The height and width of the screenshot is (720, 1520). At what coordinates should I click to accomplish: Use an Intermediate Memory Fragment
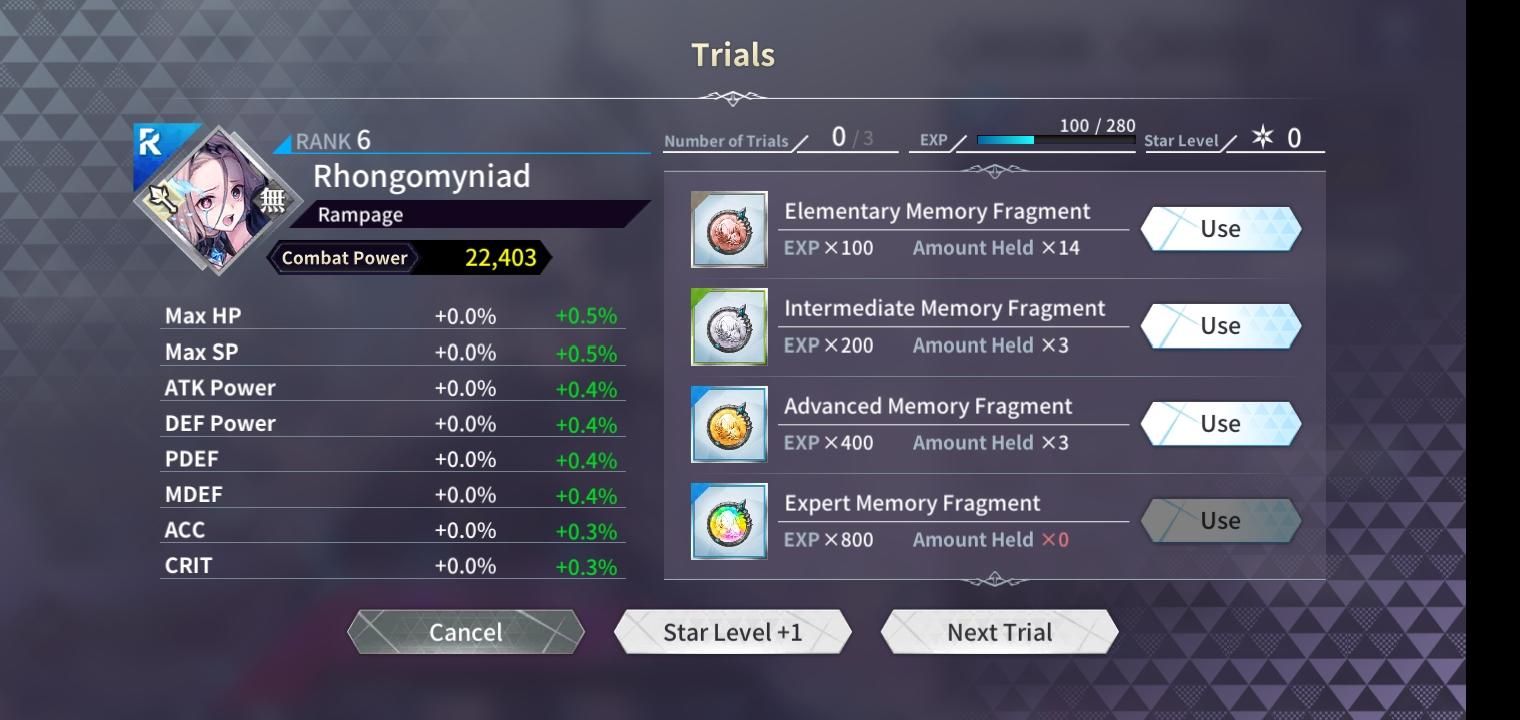point(1220,325)
